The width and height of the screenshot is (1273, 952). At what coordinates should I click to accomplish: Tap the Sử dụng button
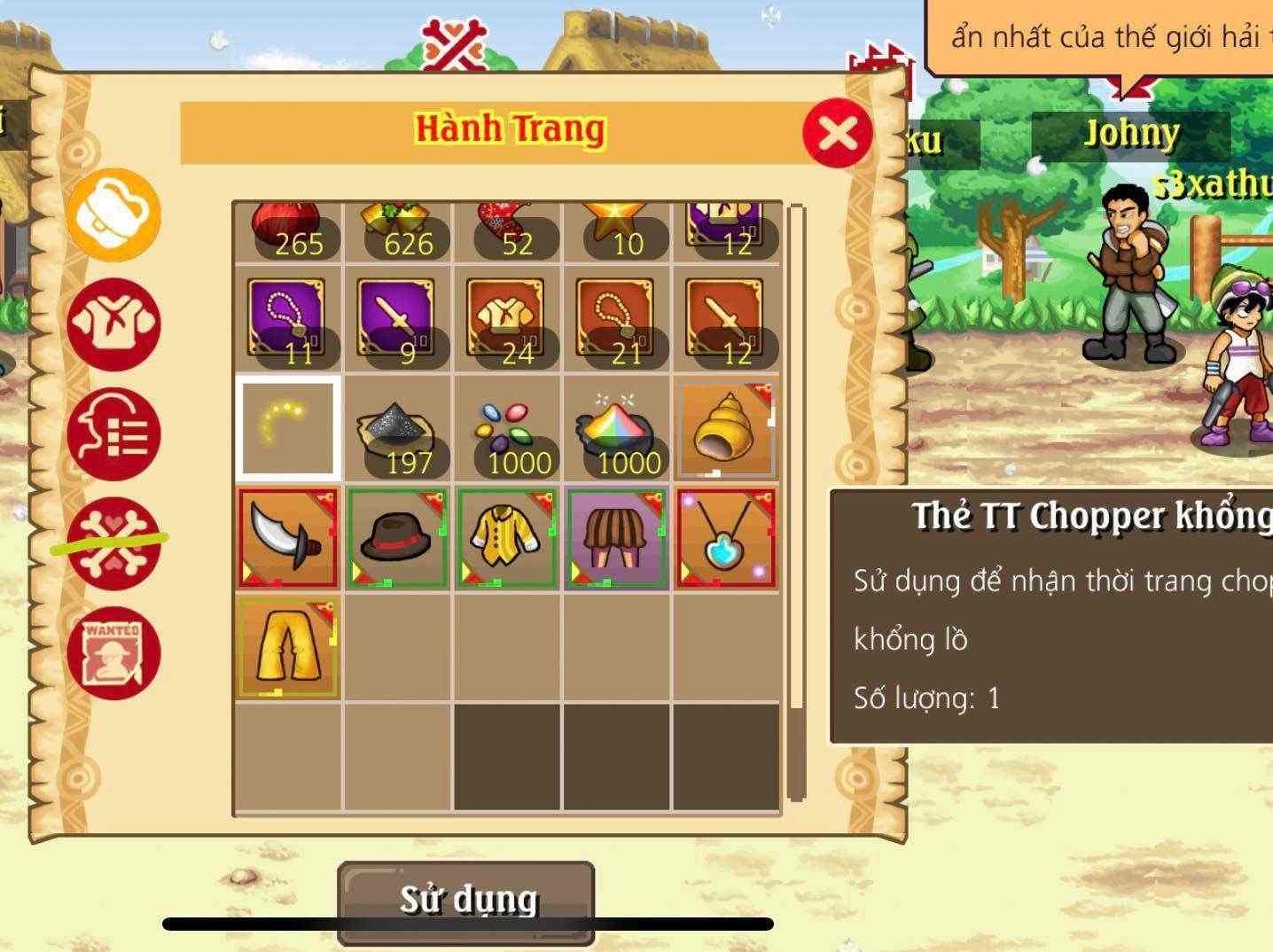pos(466,900)
